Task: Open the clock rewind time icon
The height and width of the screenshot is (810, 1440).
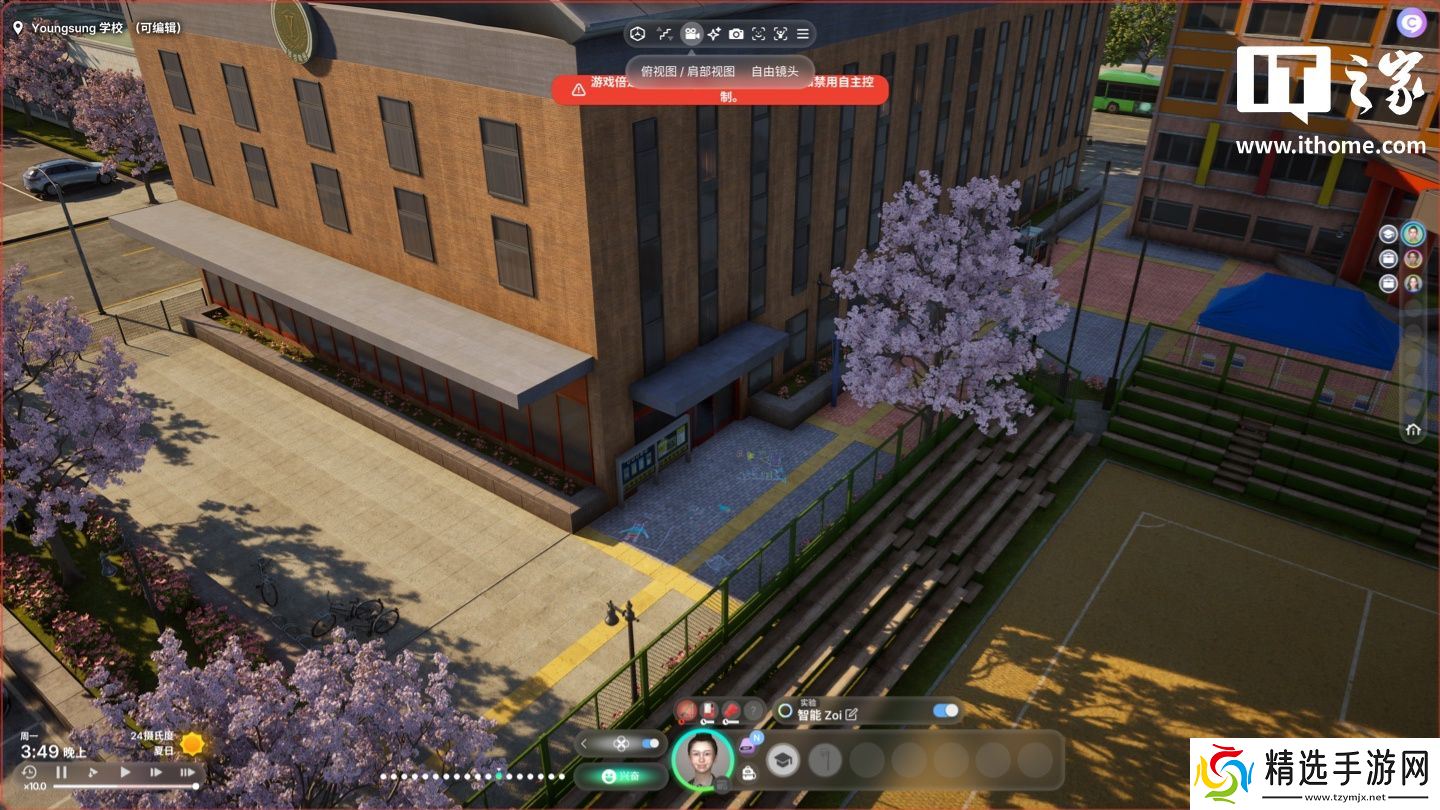Action: tap(29, 772)
